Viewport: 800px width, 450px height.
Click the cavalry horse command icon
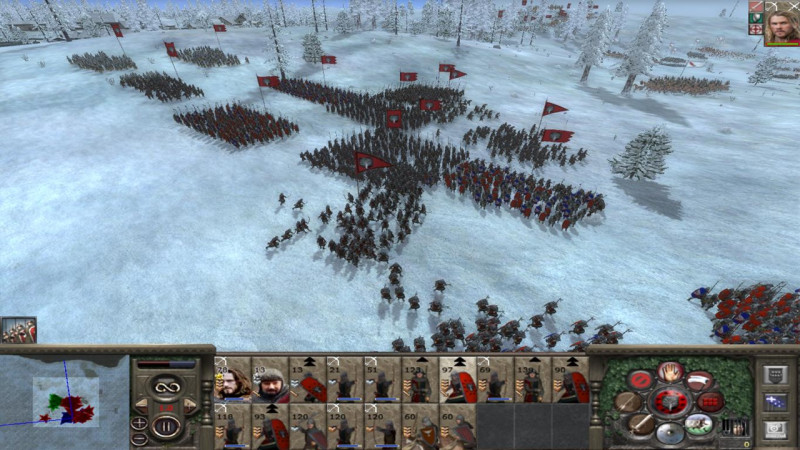tap(699, 424)
